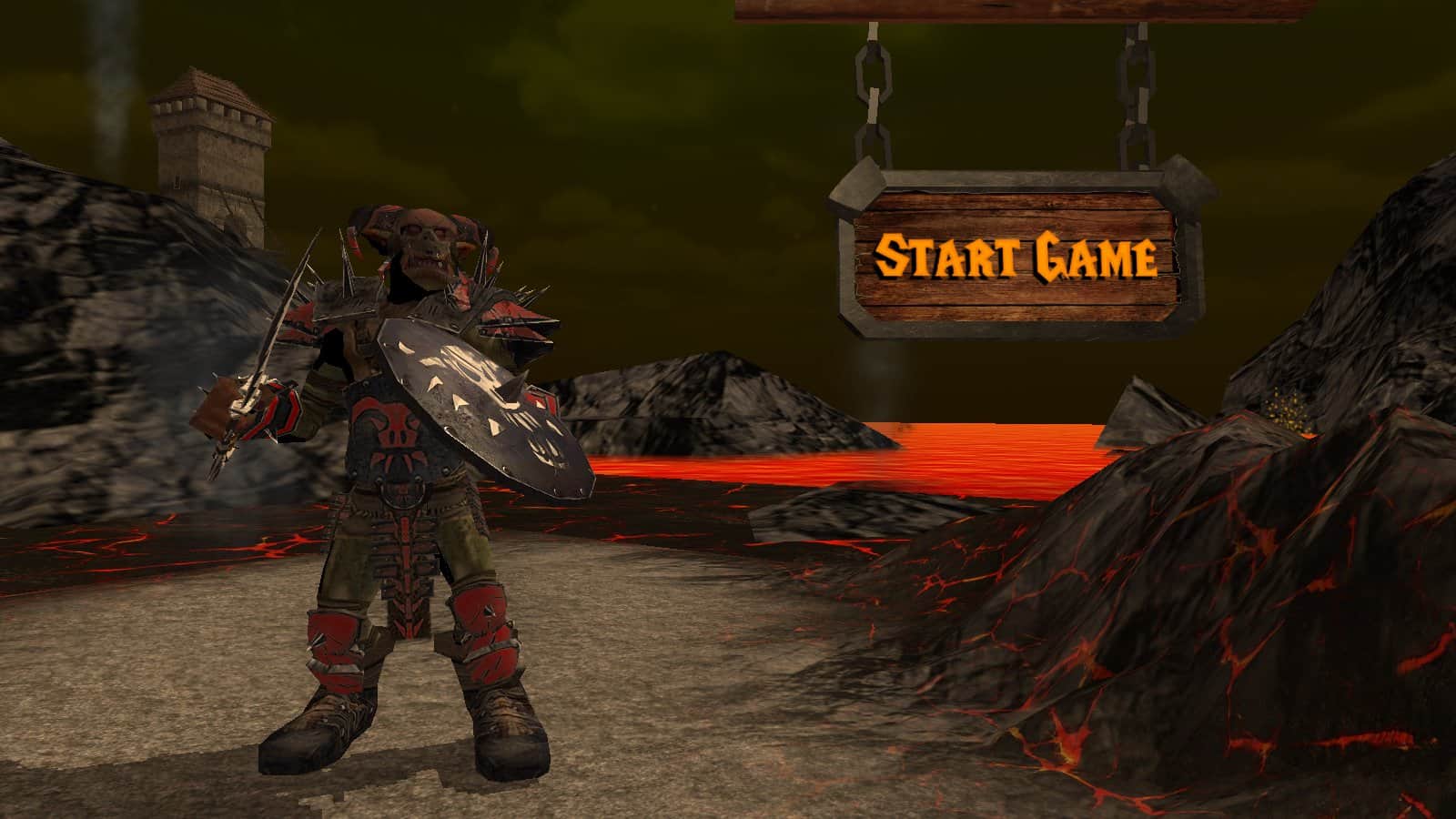
Task: Click the right hanging chain
Action: click(1137, 100)
